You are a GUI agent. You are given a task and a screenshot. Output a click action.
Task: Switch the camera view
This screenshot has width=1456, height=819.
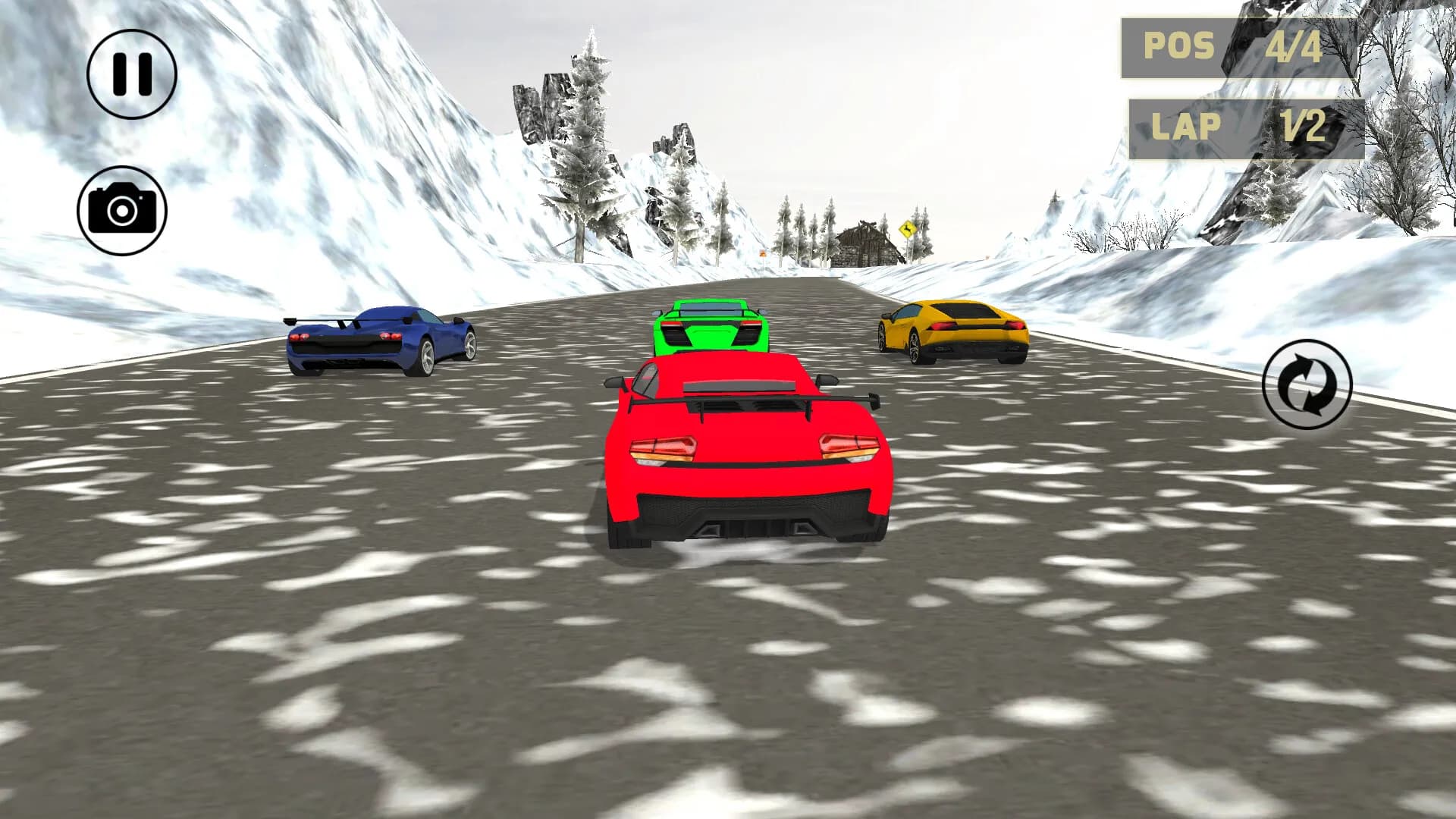click(122, 210)
